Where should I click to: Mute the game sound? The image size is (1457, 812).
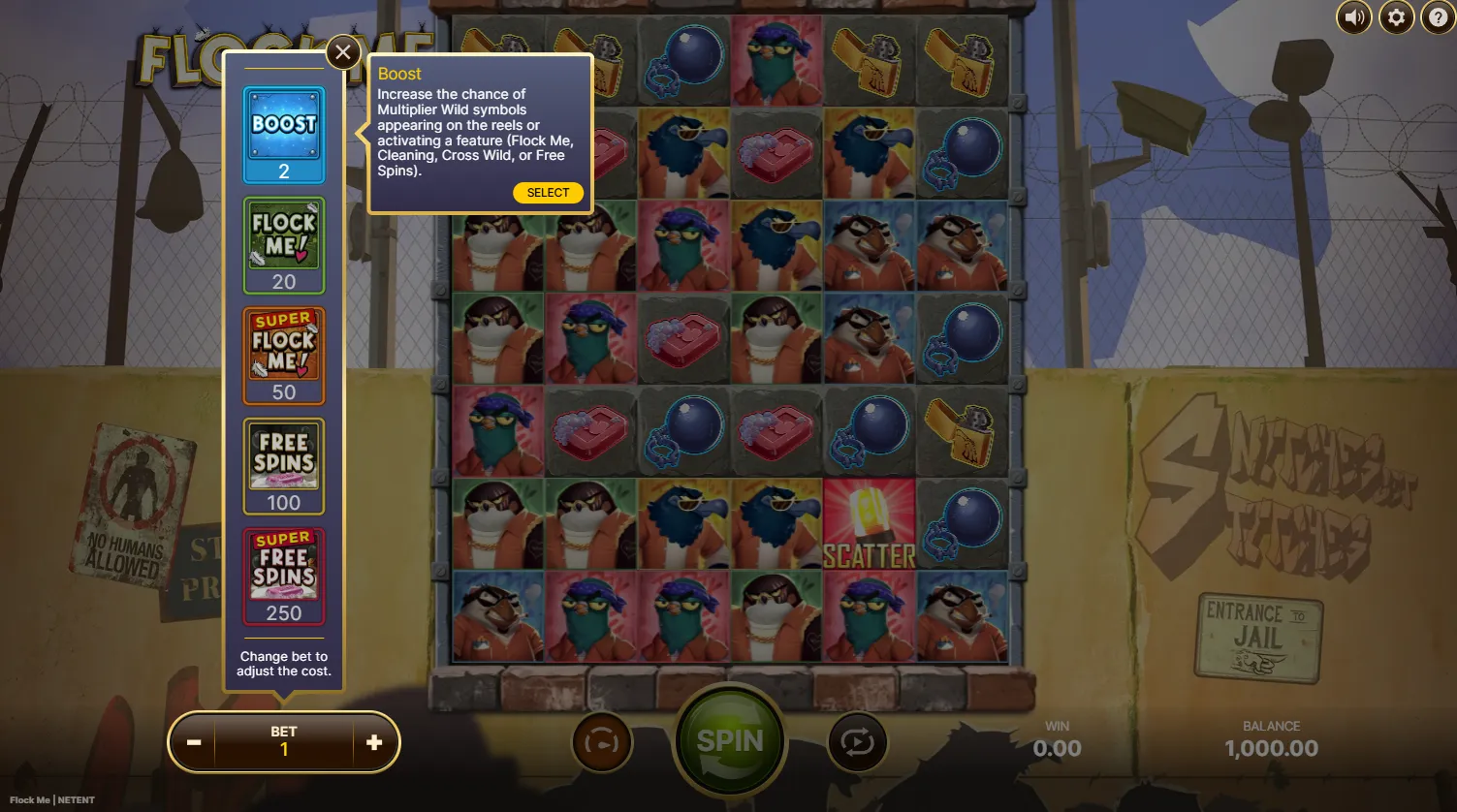pyautogui.click(x=1354, y=17)
